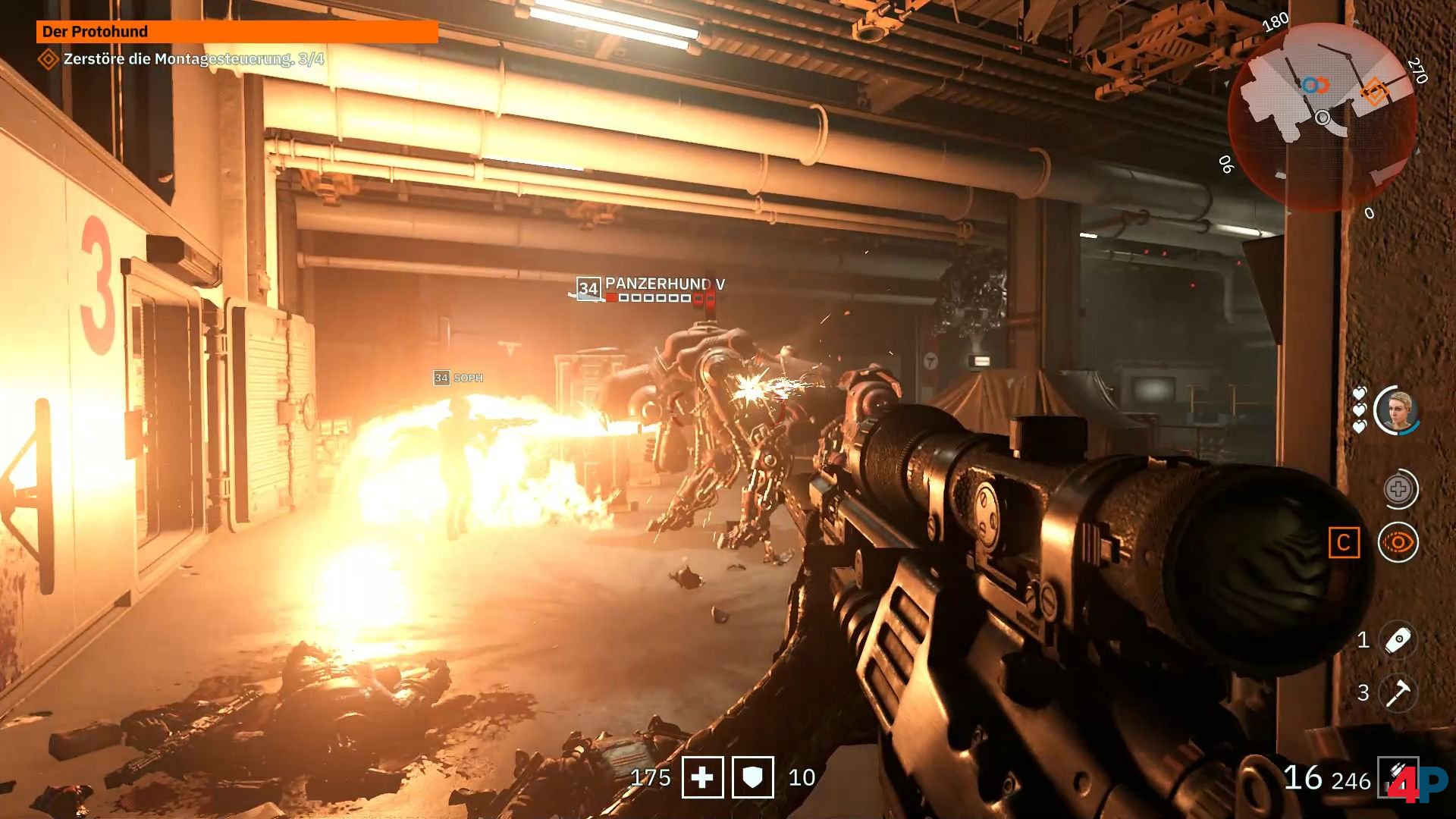Activate the orange eye cloak ability
The width and height of the screenshot is (1456, 819).
(1398, 542)
